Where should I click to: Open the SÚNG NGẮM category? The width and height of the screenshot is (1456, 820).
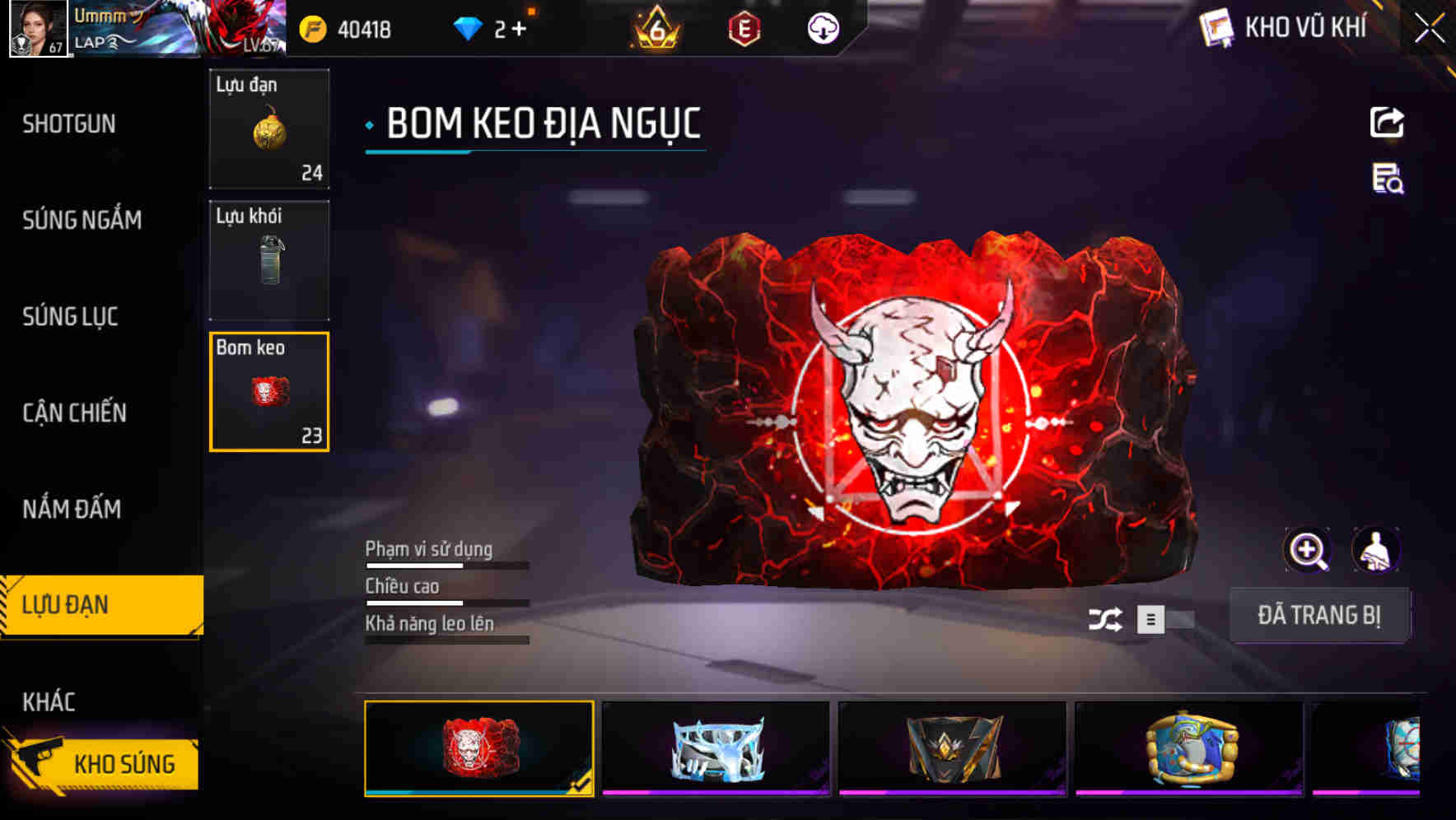coord(80,220)
